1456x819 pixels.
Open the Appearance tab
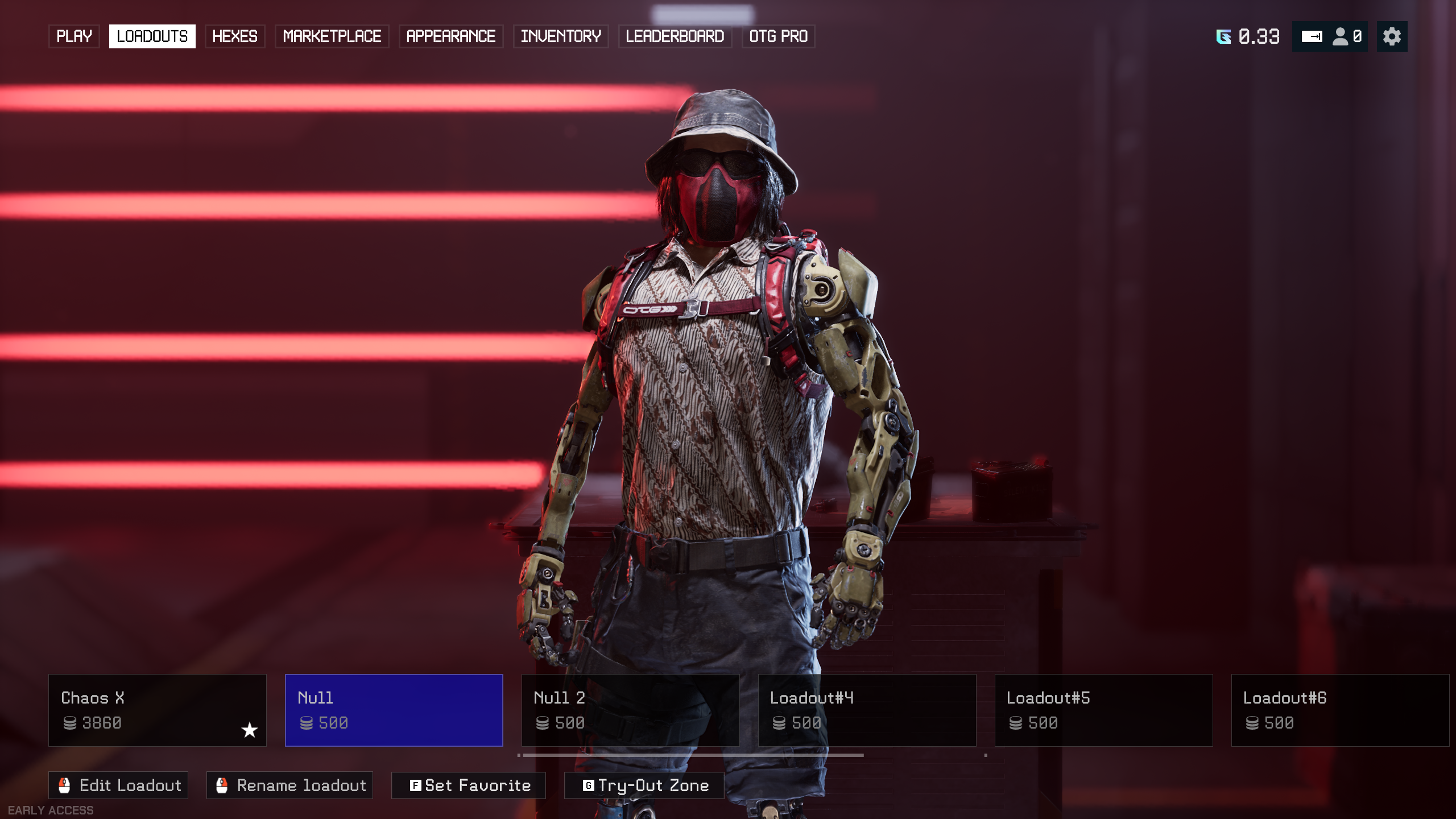tap(450, 36)
